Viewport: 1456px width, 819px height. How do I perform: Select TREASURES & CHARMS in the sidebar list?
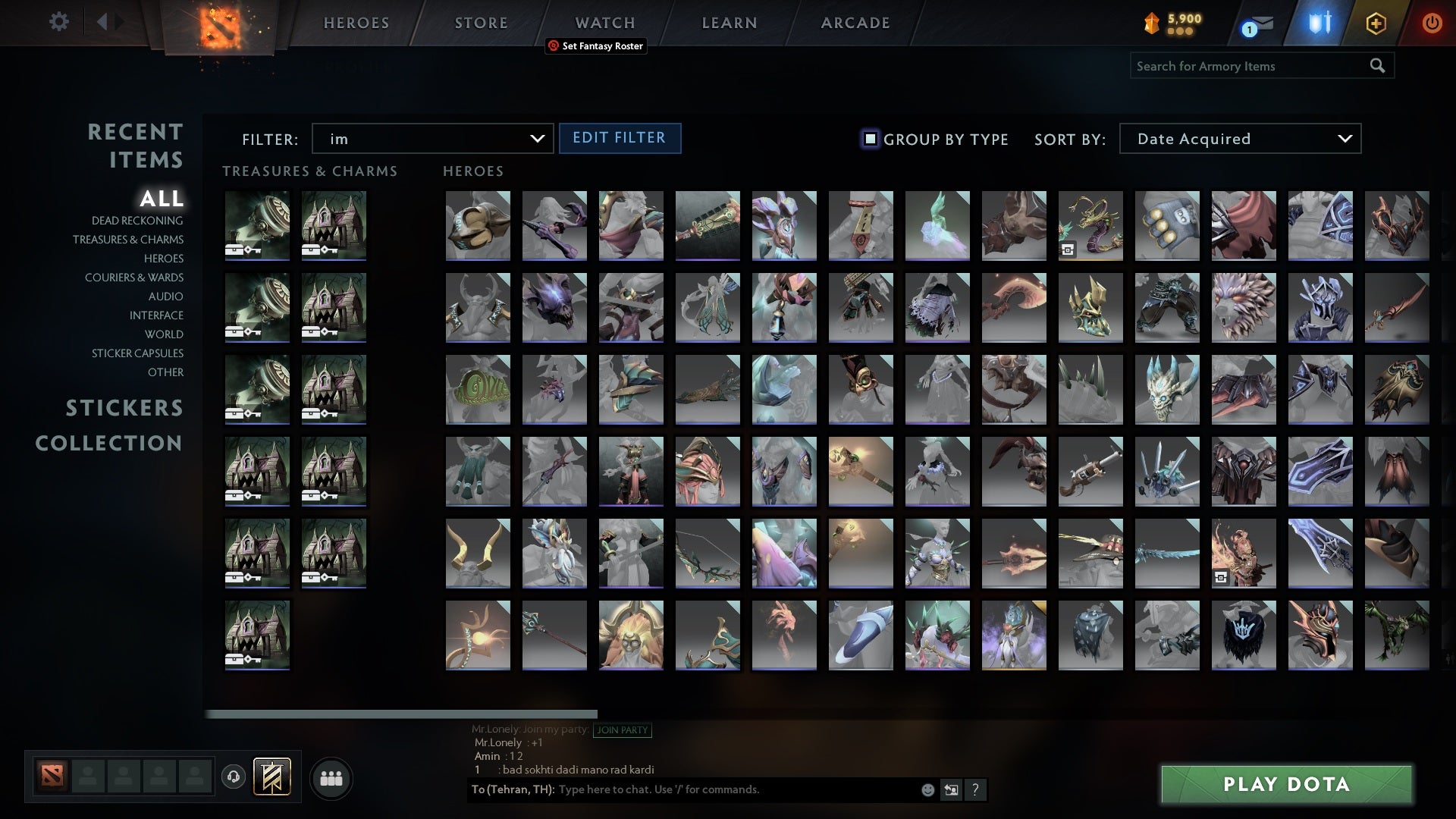click(128, 240)
